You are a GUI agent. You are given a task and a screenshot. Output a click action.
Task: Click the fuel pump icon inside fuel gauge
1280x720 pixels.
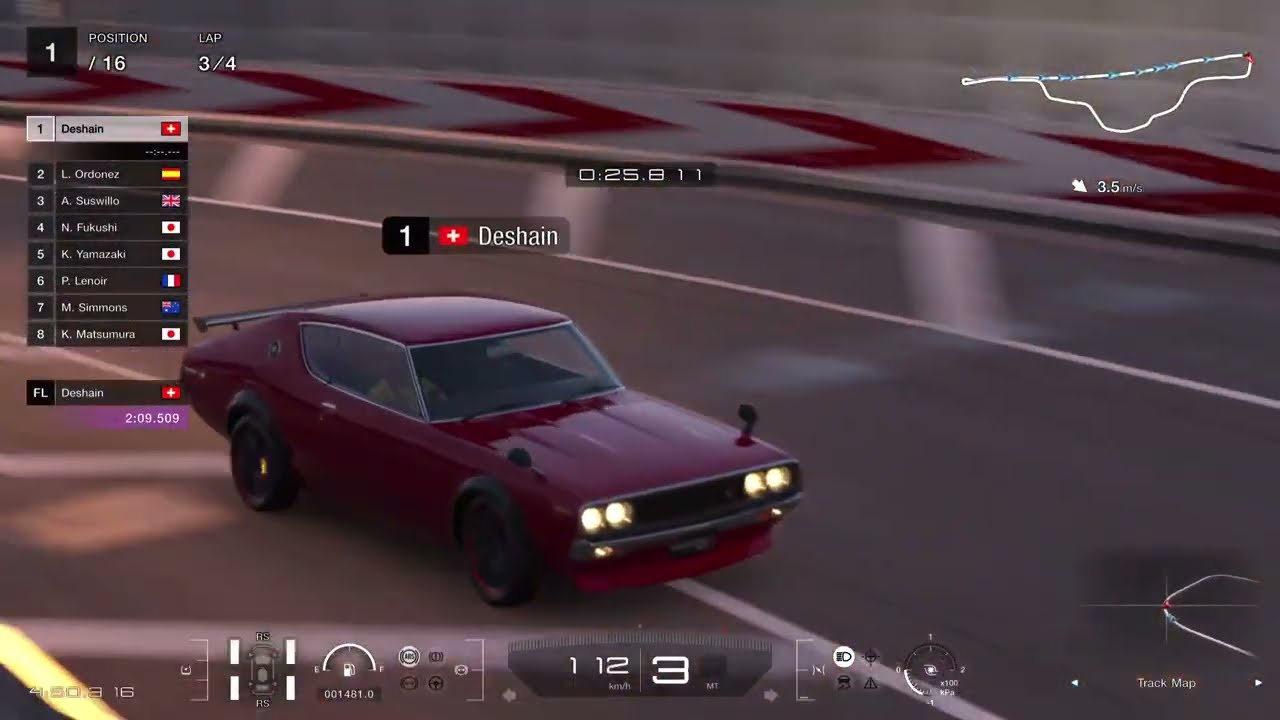(348, 672)
